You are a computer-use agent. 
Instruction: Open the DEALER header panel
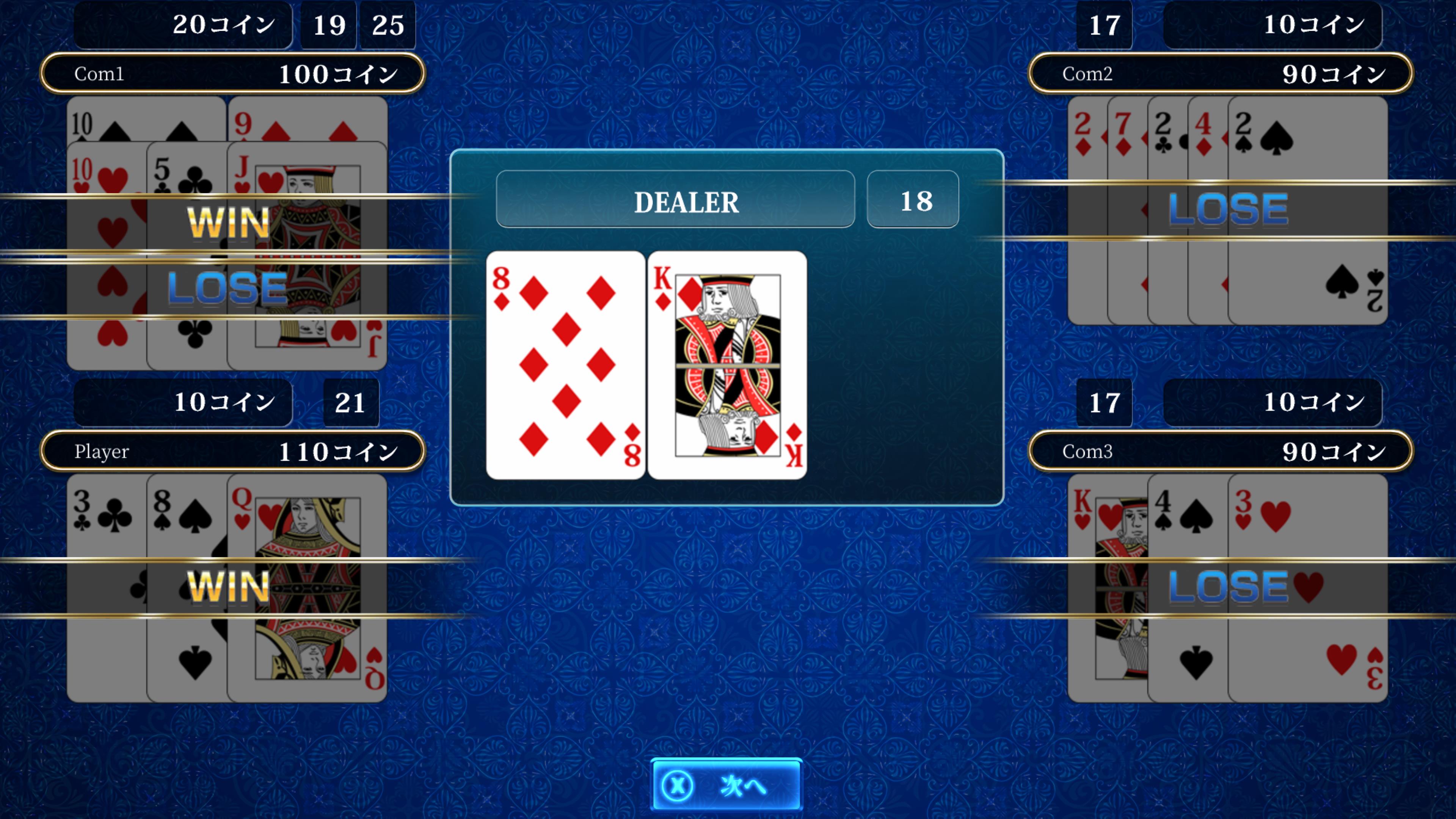(676, 201)
